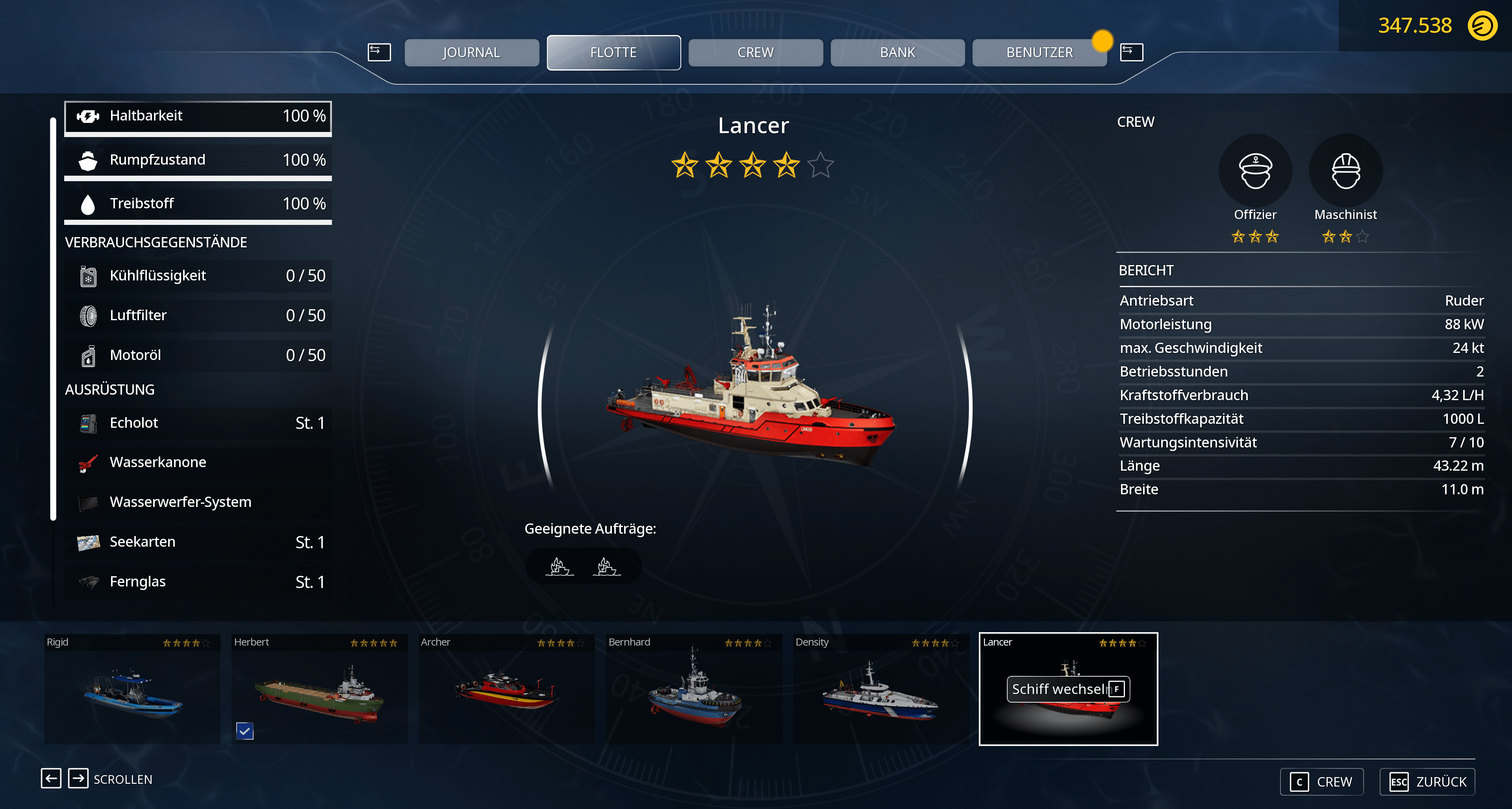Select the Echolot equipment row
The image size is (1512, 809).
198,423
